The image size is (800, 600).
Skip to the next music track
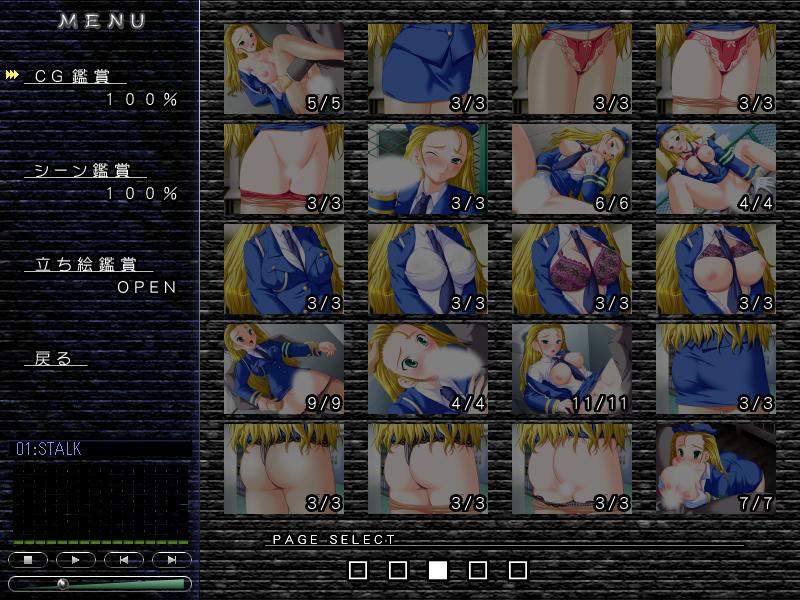[x=172, y=560]
